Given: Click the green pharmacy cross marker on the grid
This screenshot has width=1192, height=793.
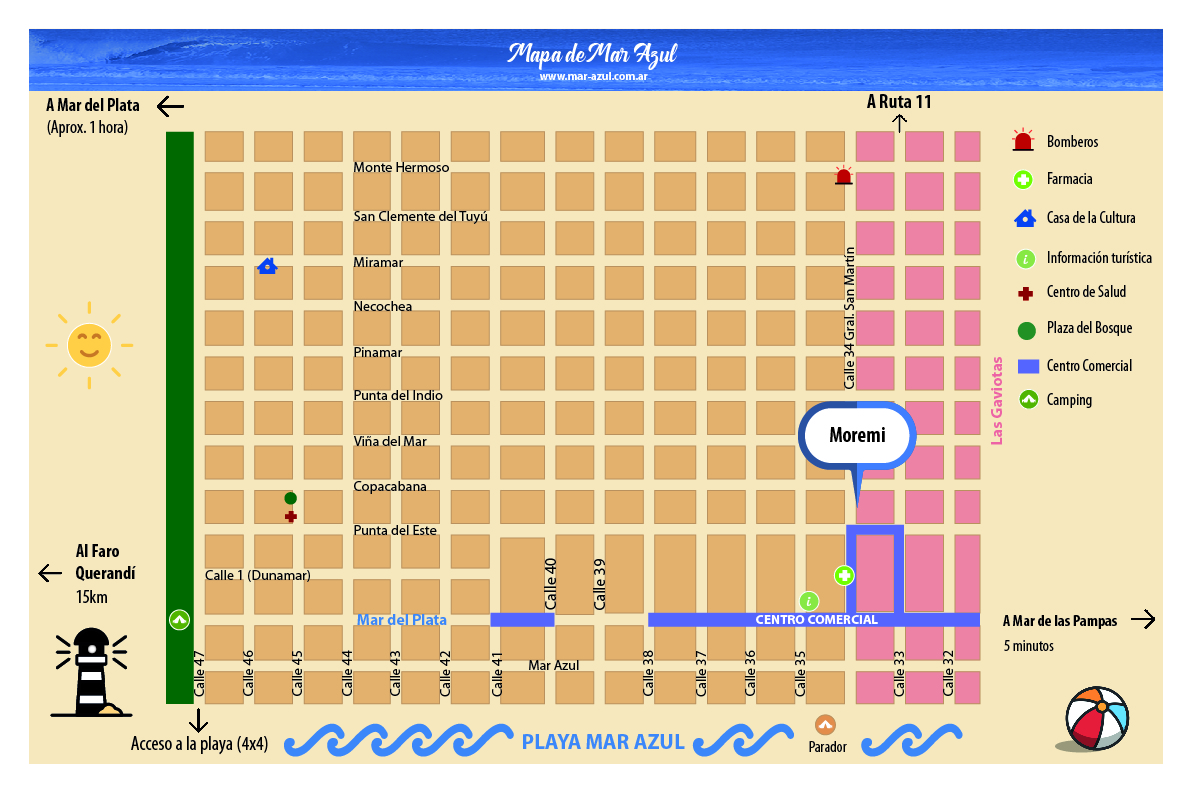Looking at the screenshot, I should pos(844,575).
